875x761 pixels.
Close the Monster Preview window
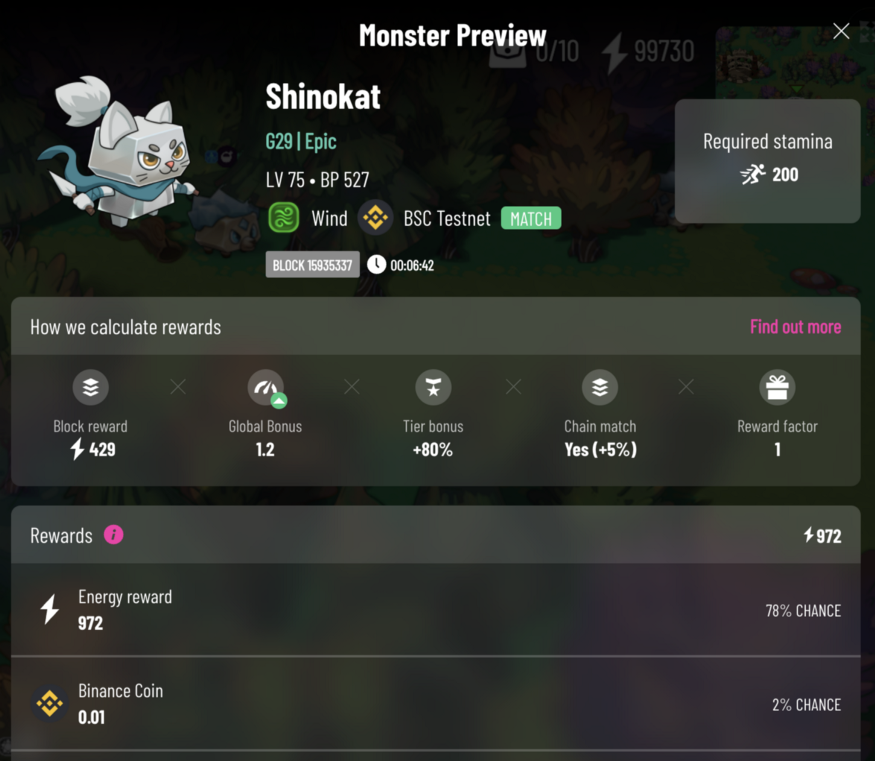coord(841,32)
